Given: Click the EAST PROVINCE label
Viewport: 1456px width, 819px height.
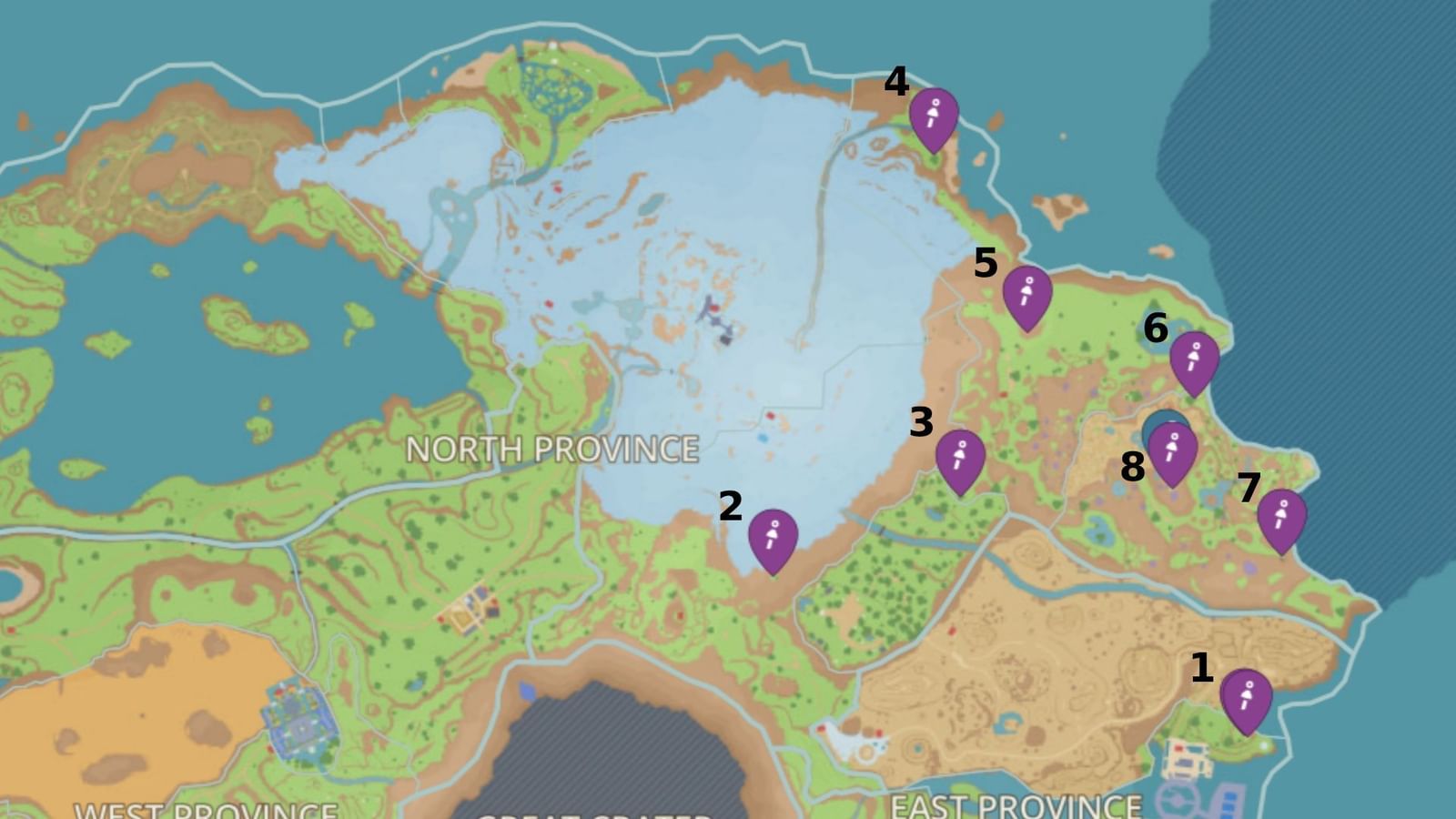Looking at the screenshot, I should click(1017, 806).
